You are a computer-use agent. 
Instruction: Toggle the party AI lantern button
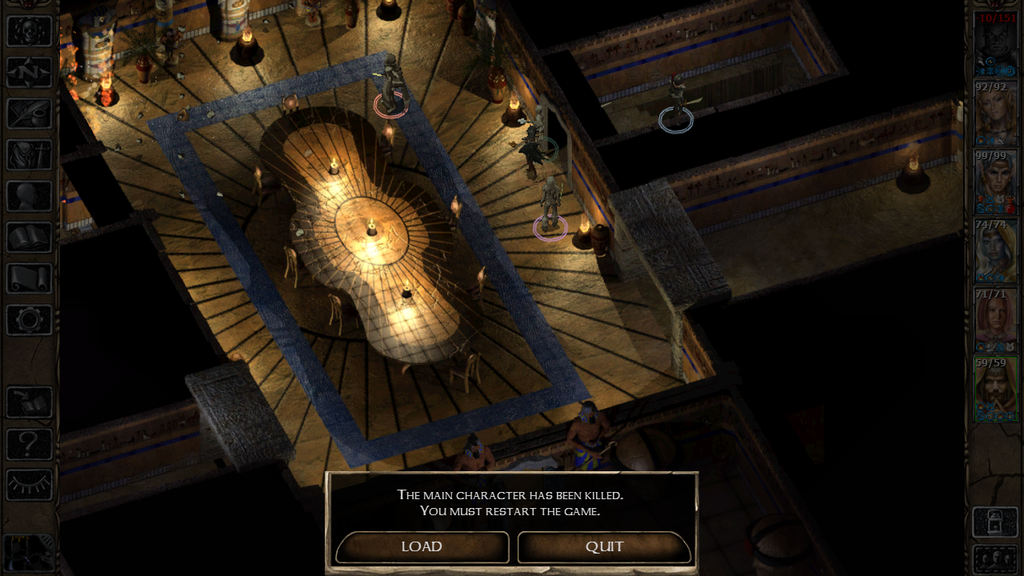point(996,521)
